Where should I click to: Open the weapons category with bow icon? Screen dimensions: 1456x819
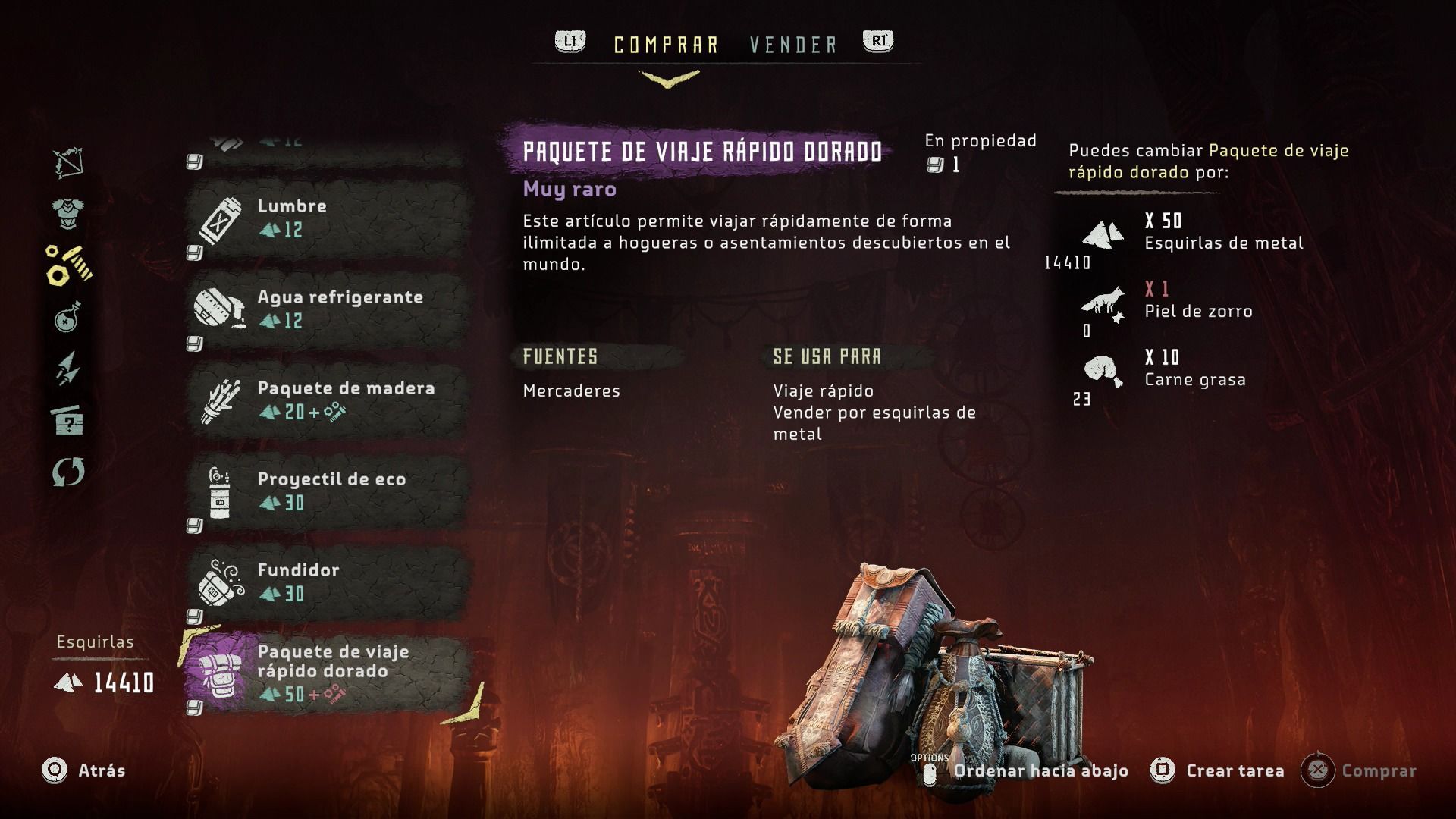pos(68,162)
